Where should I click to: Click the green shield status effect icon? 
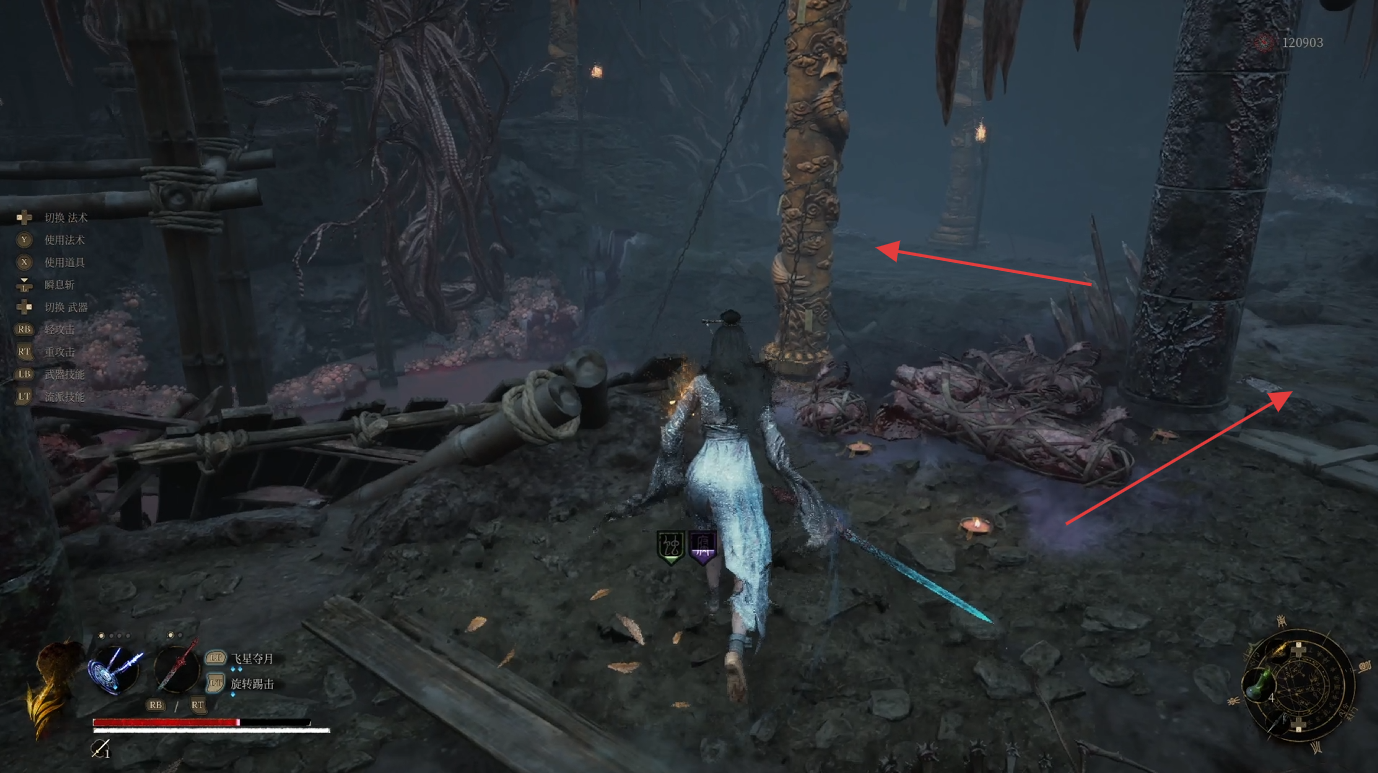coord(670,548)
